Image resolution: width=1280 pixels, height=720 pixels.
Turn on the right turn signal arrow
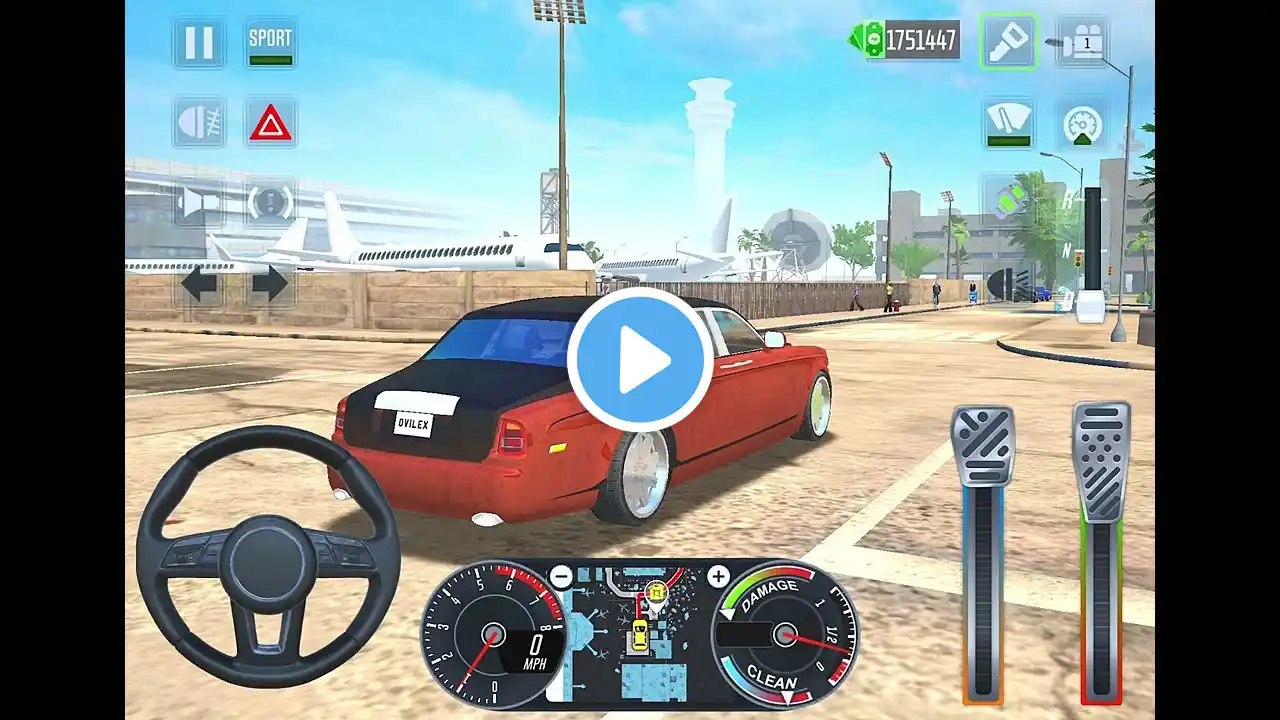click(270, 285)
